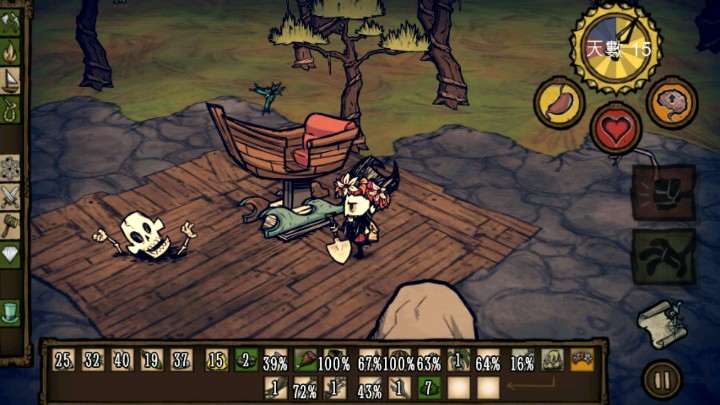720x405 pixels.
Task: Select the second-row green stack of 7
Action: (428, 387)
